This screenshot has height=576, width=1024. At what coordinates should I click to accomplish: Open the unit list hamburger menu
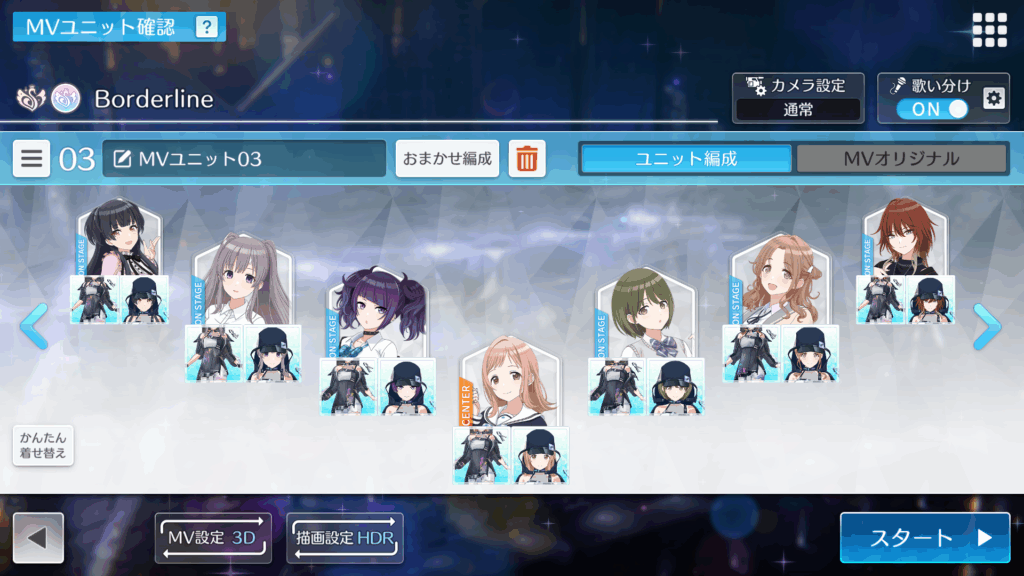[x=32, y=159]
